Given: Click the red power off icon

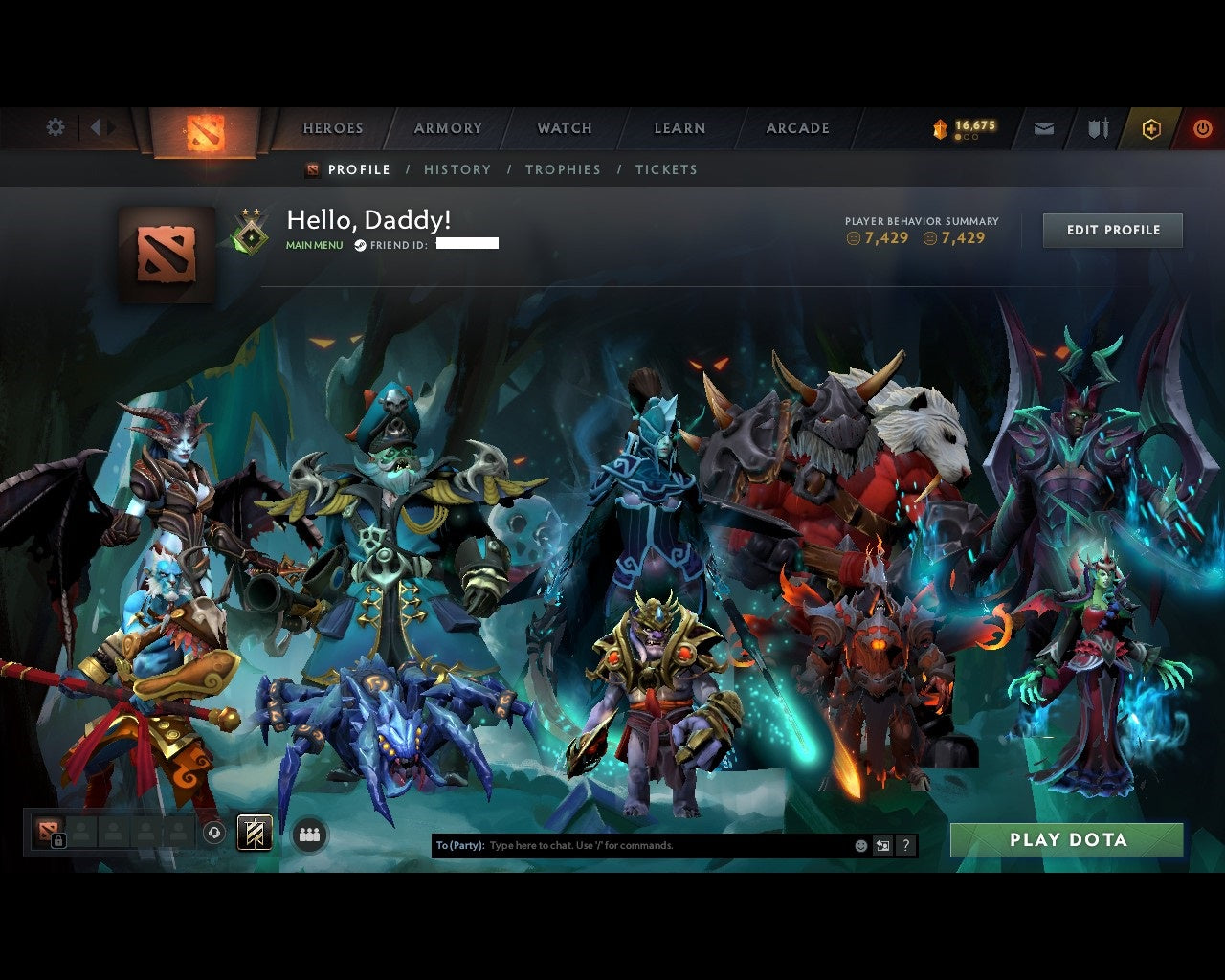Looking at the screenshot, I should pos(1202,126).
